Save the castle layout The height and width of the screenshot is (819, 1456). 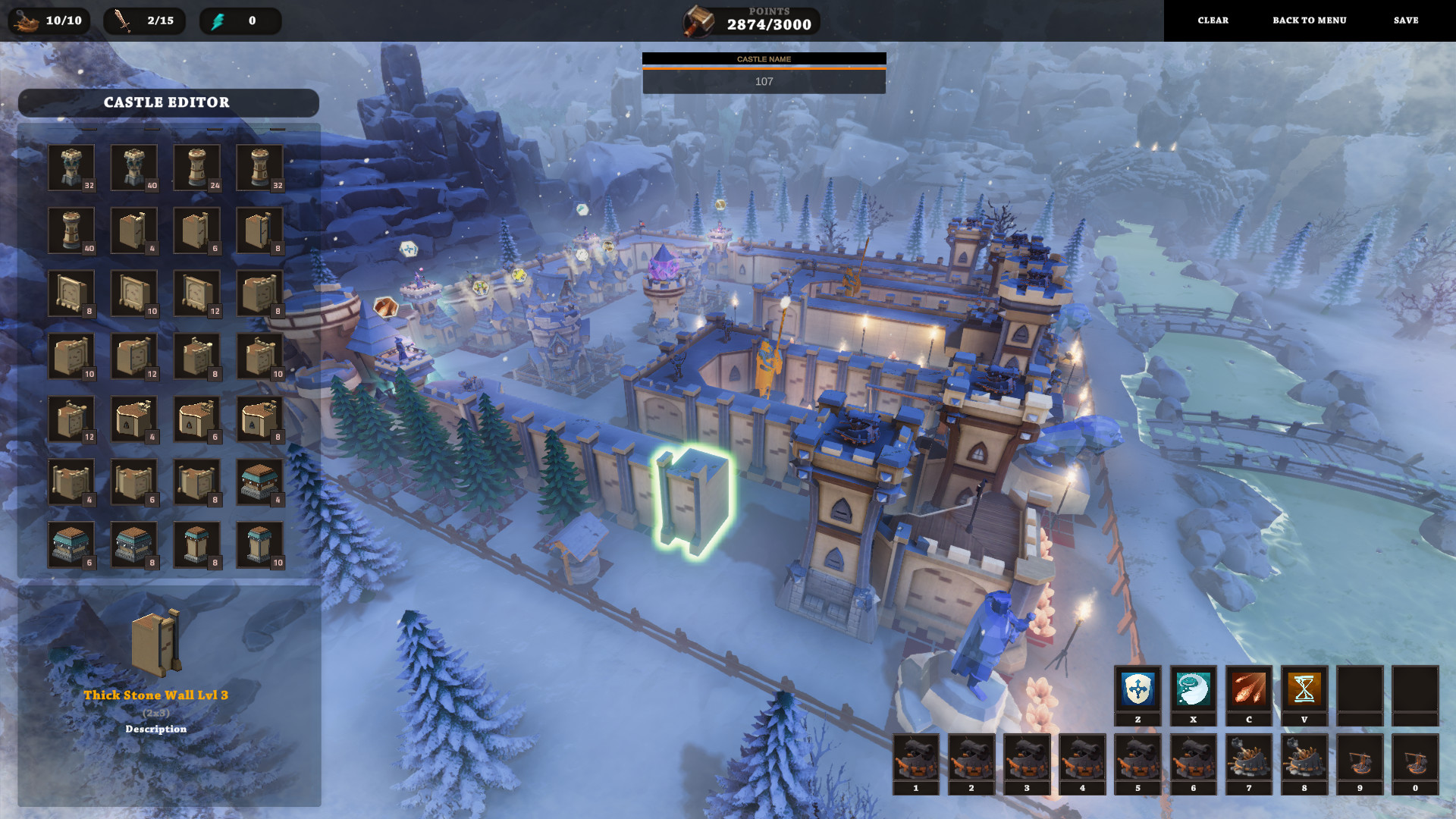pyautogui.click(x=1405, y=20)
